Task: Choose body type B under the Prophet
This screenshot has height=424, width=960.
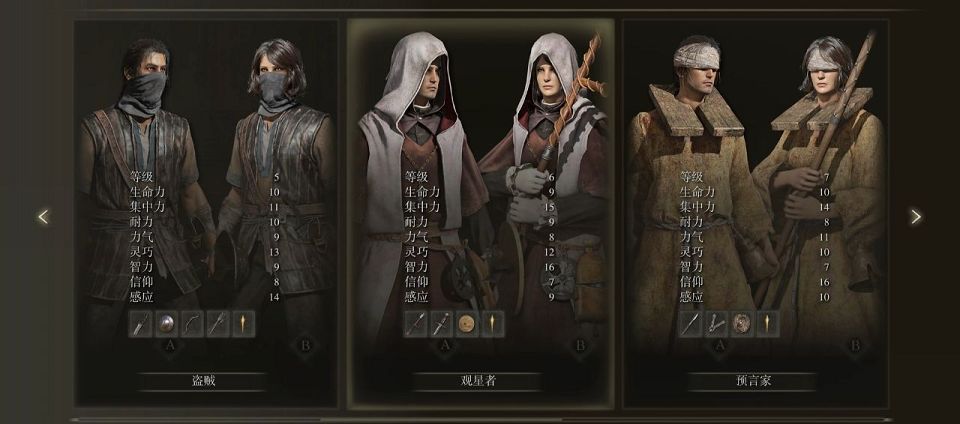Action: 854,346
